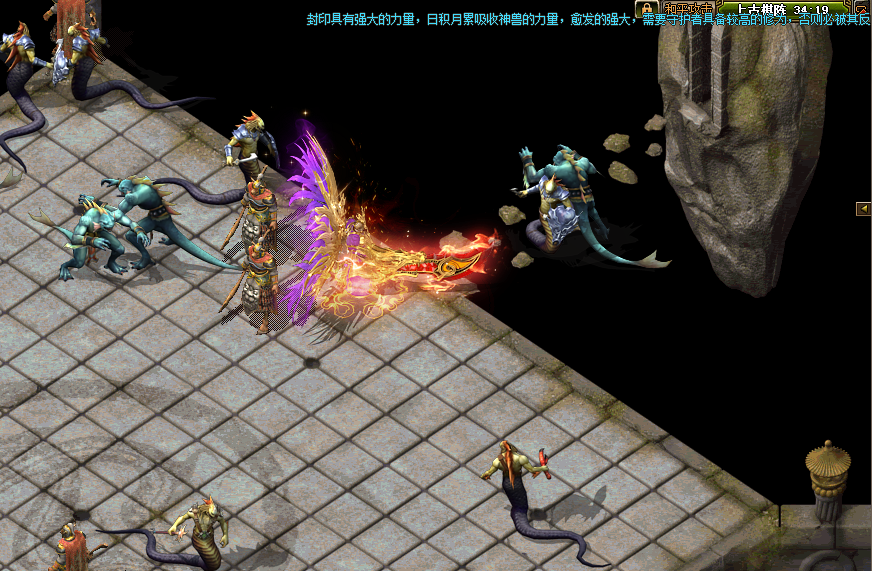872x571 pixels.
Task: Click the padlock icon in the top bar
Action: [646, 8]
